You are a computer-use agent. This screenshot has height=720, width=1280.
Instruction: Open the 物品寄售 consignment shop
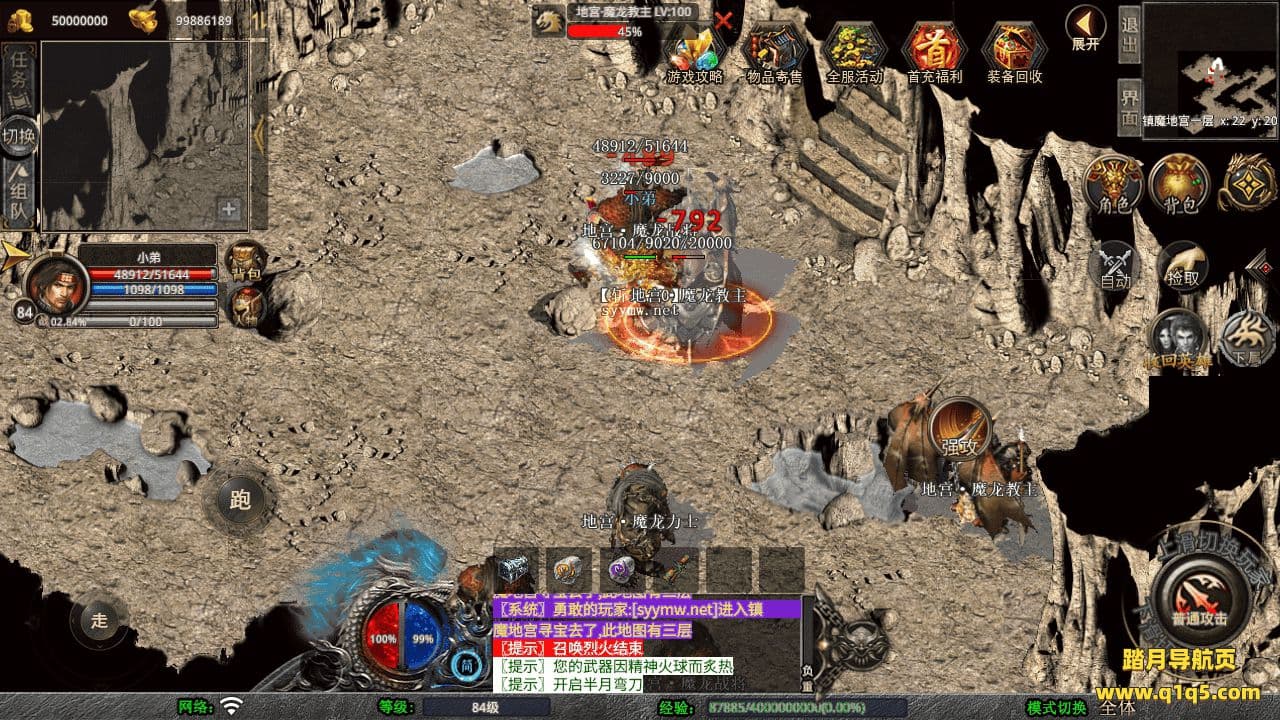774,52
